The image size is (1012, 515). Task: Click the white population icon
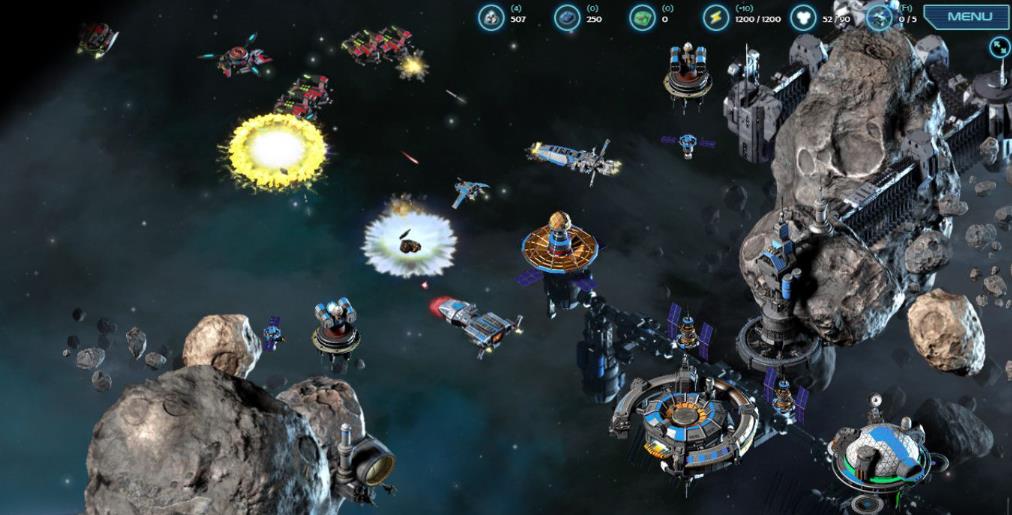point(802,17)
